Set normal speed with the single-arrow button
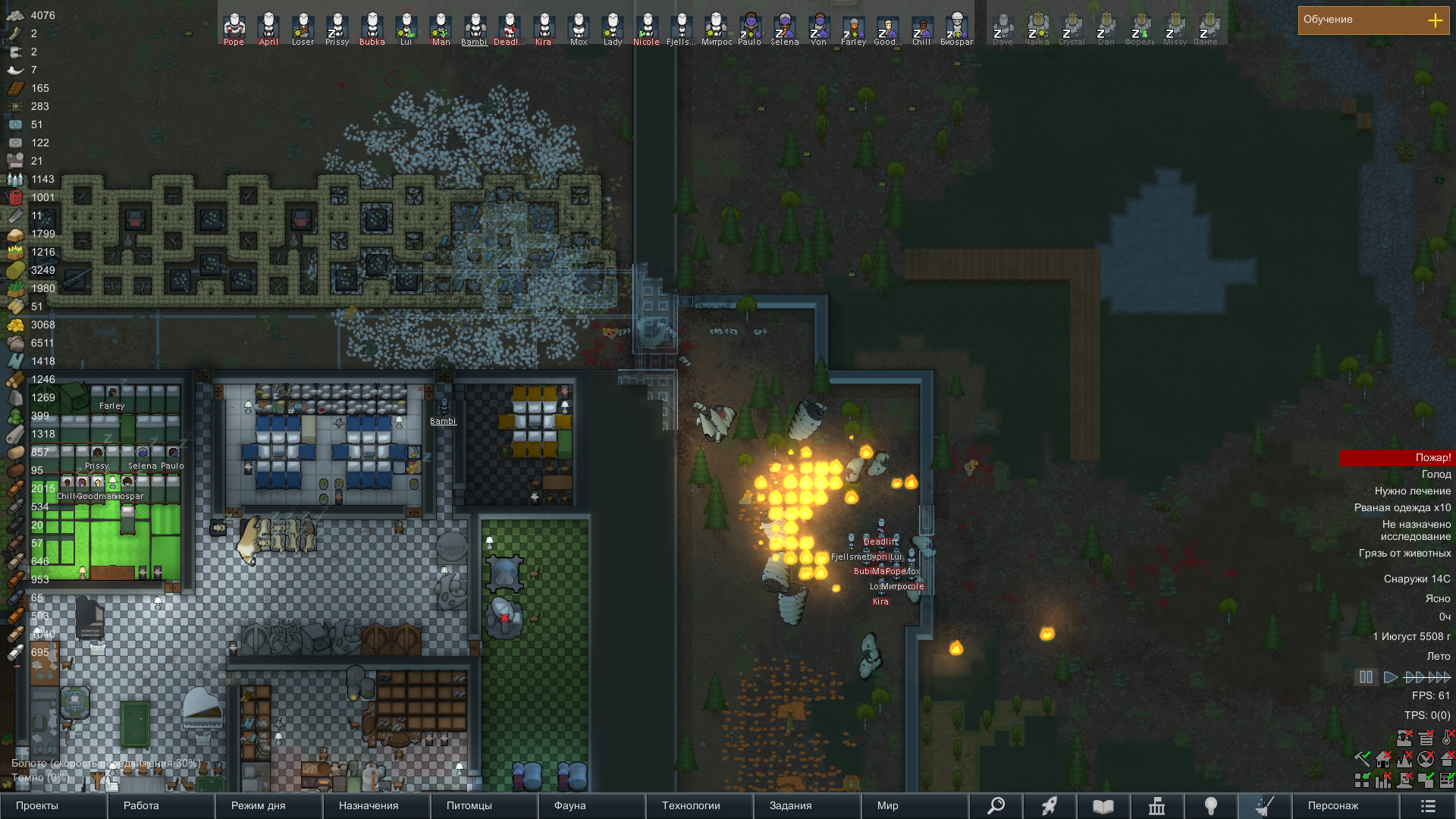The width and height of the screenshot is (1456, 819). (x=1390, y=677)
